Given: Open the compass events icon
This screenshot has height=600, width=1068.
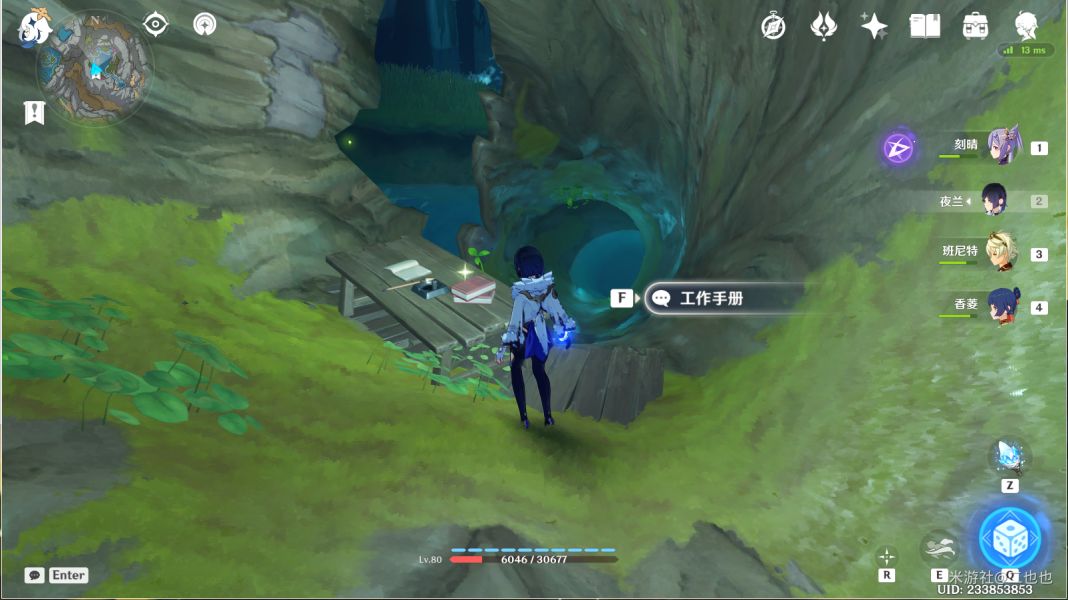Looking at the screenshot, I should (773, 26).
